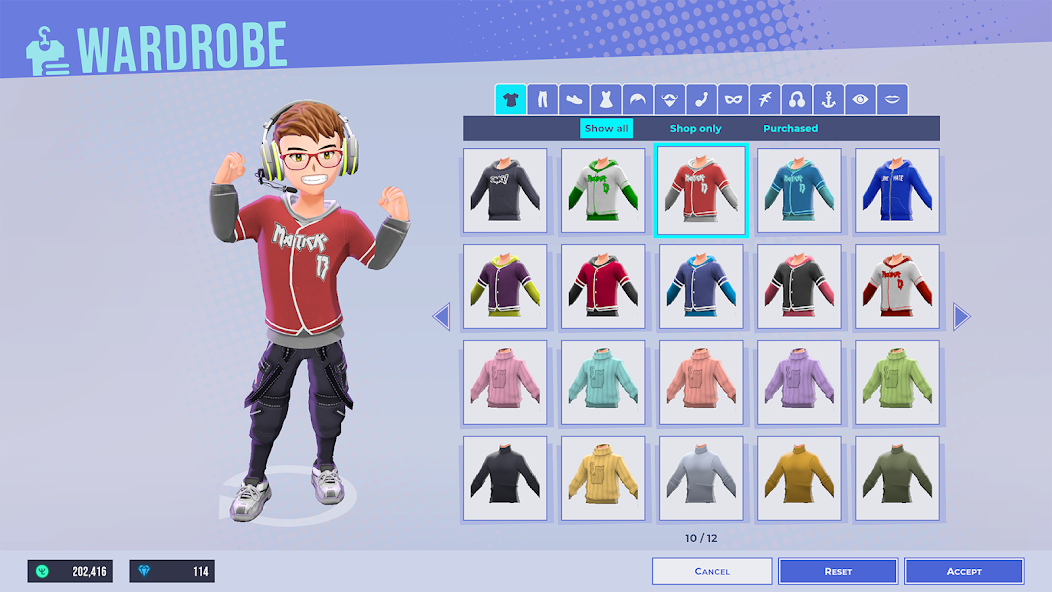Open the lips category tab
The height and width of the screenshot is (592, 1052).
892,99
